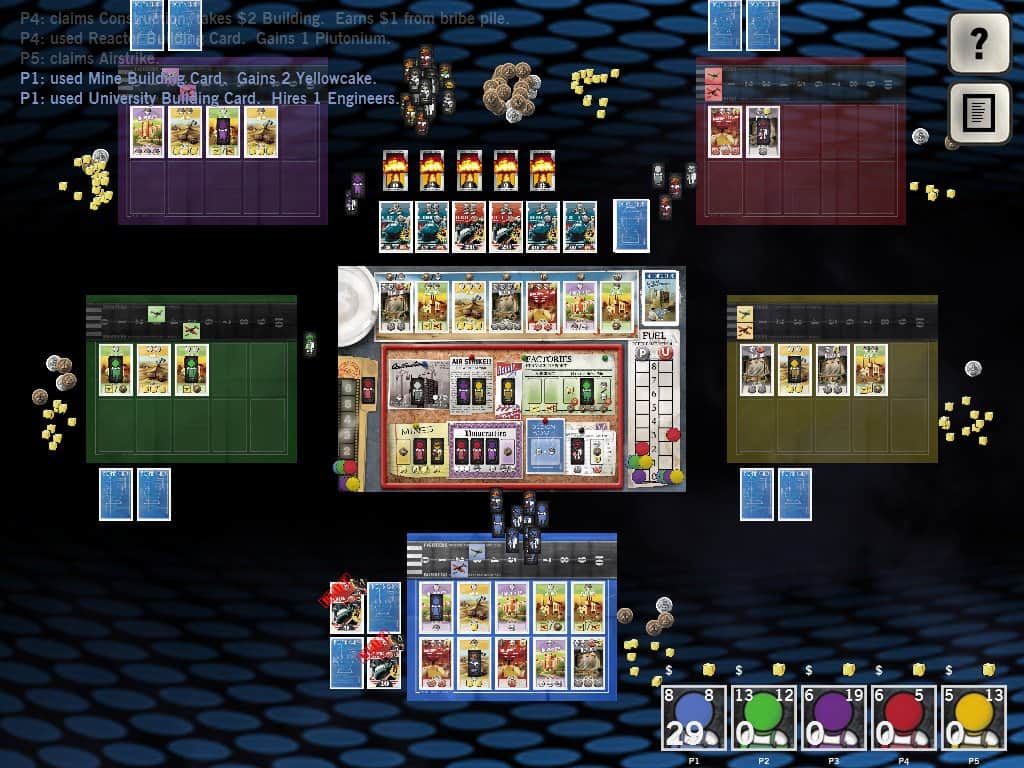Open the game log document button
This screenshot has height=768, width=1024.
point(979,112)
